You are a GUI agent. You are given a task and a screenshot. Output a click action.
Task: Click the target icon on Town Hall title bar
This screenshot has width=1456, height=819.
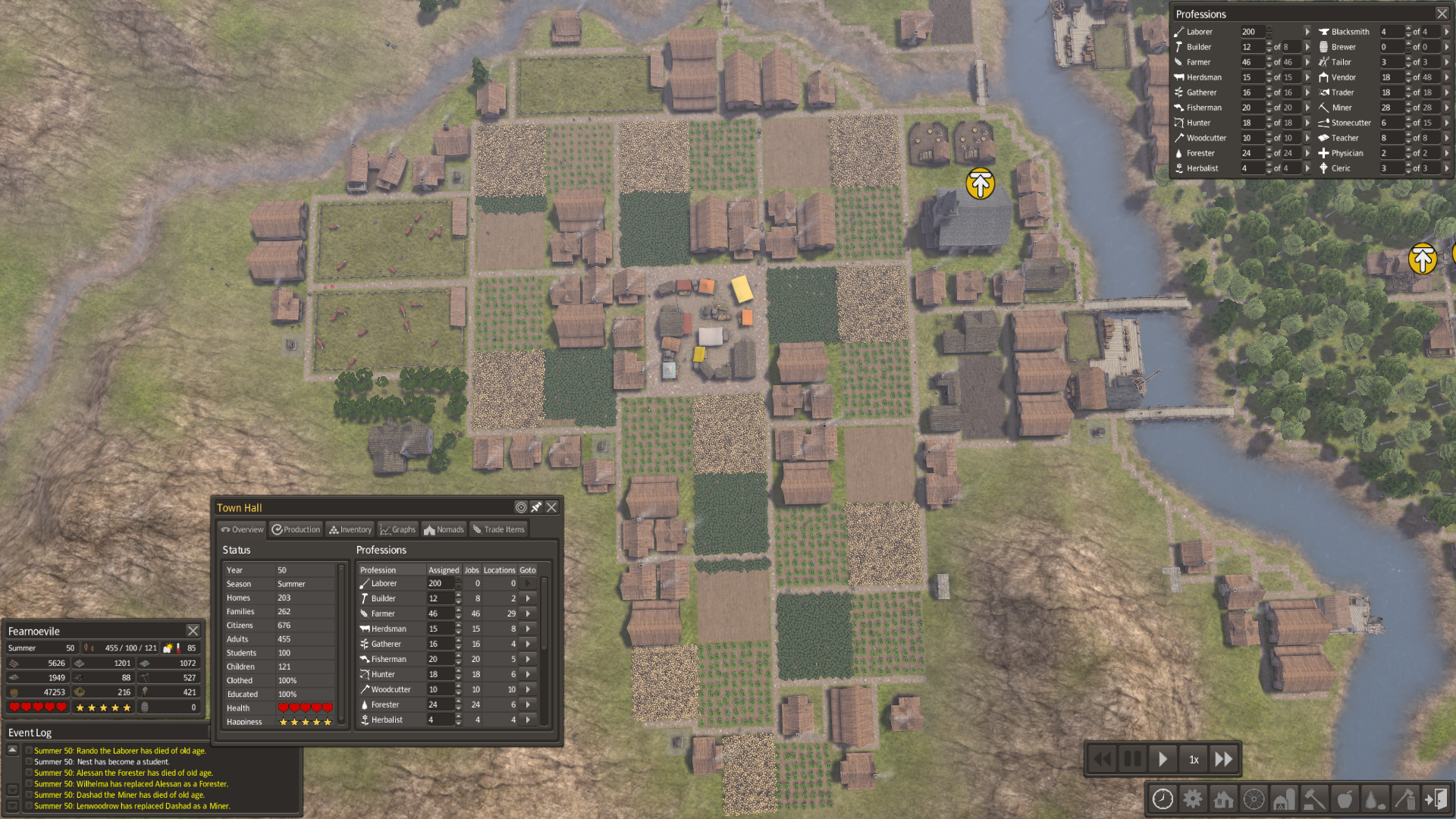point(521,507)
